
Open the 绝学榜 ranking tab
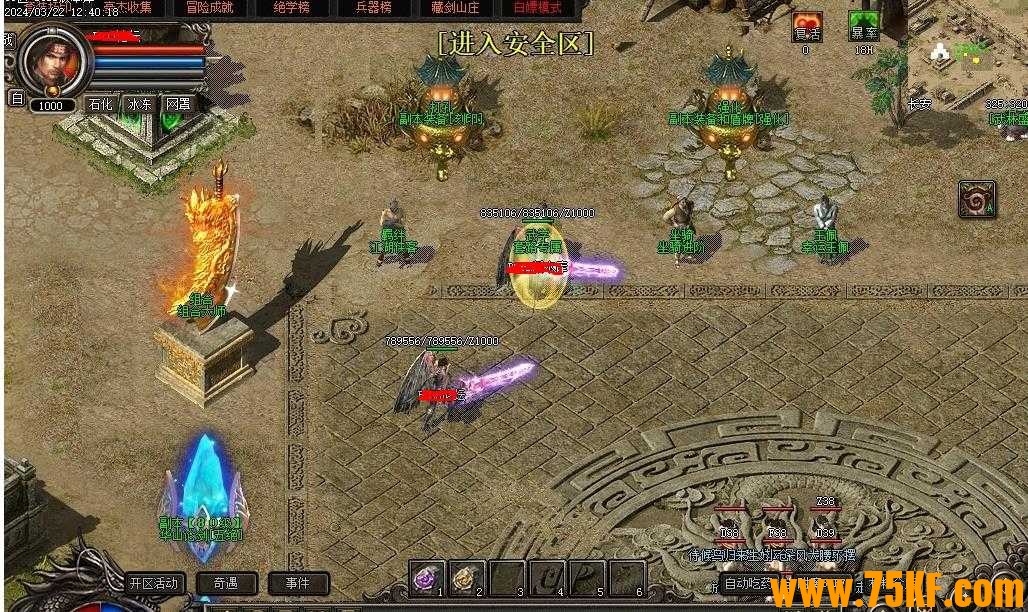coord(291,7)
